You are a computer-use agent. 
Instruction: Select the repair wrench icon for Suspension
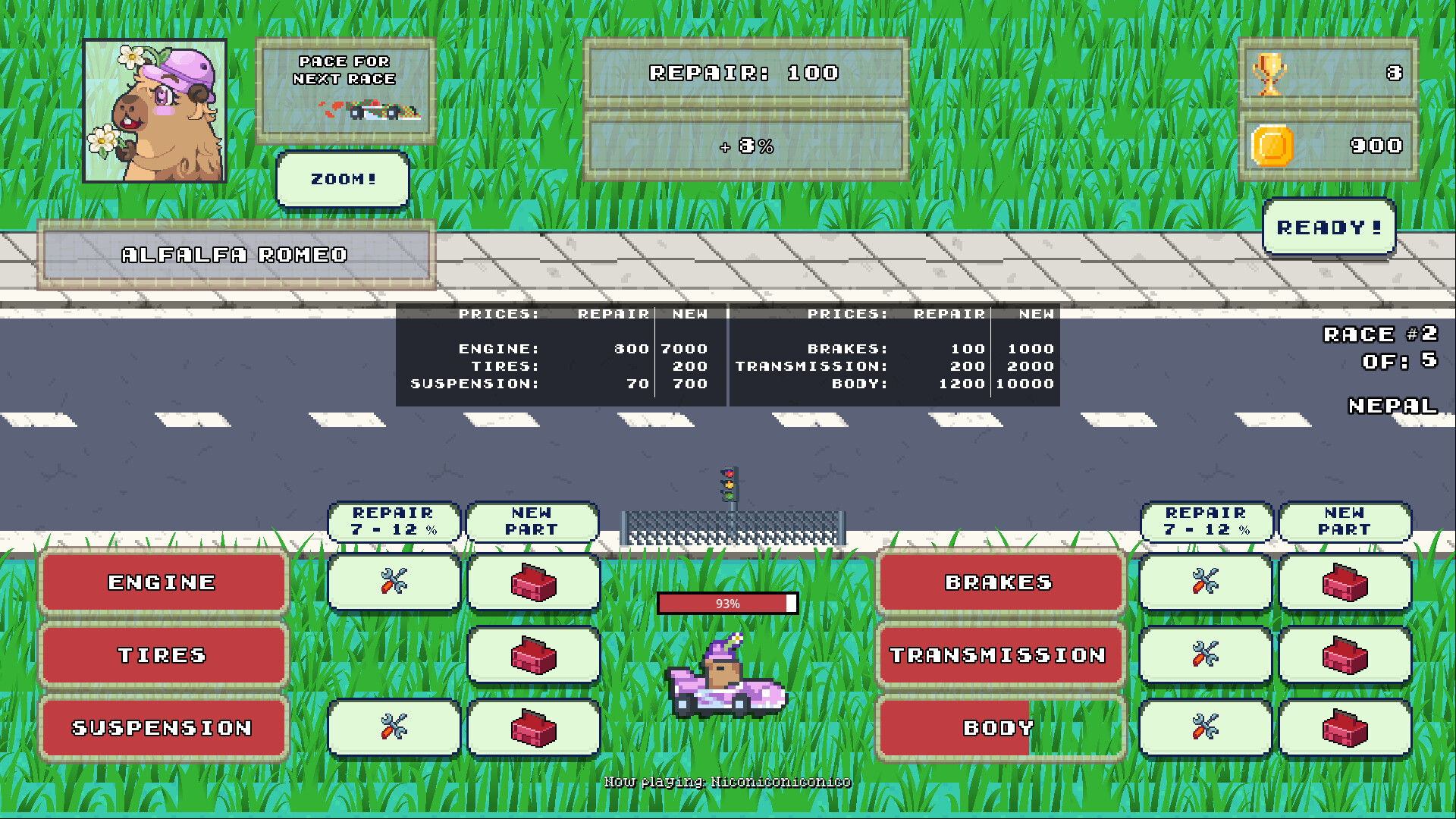[393, 728]
